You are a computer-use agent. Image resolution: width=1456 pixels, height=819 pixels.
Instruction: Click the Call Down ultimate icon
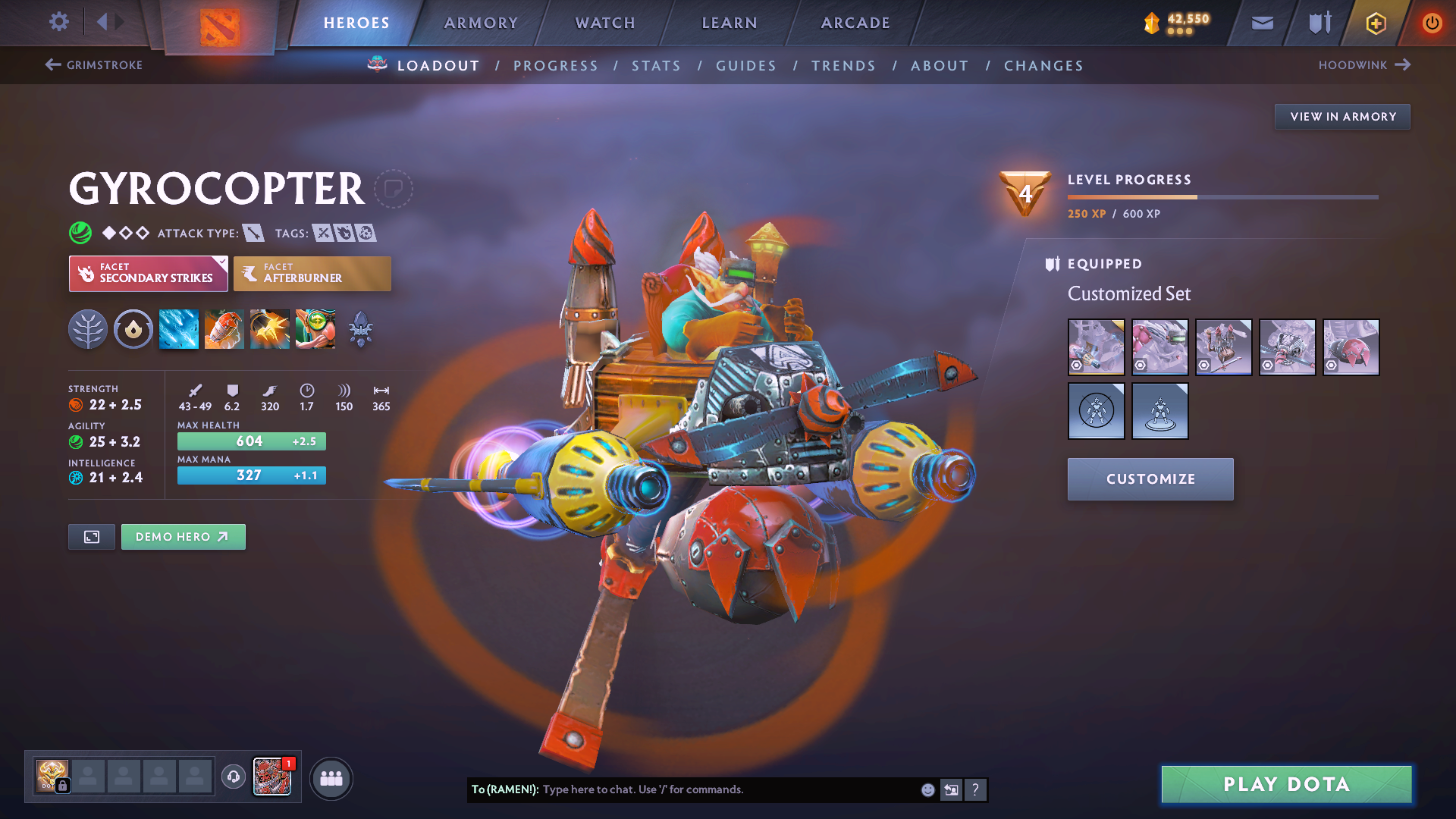click(315, 329)
